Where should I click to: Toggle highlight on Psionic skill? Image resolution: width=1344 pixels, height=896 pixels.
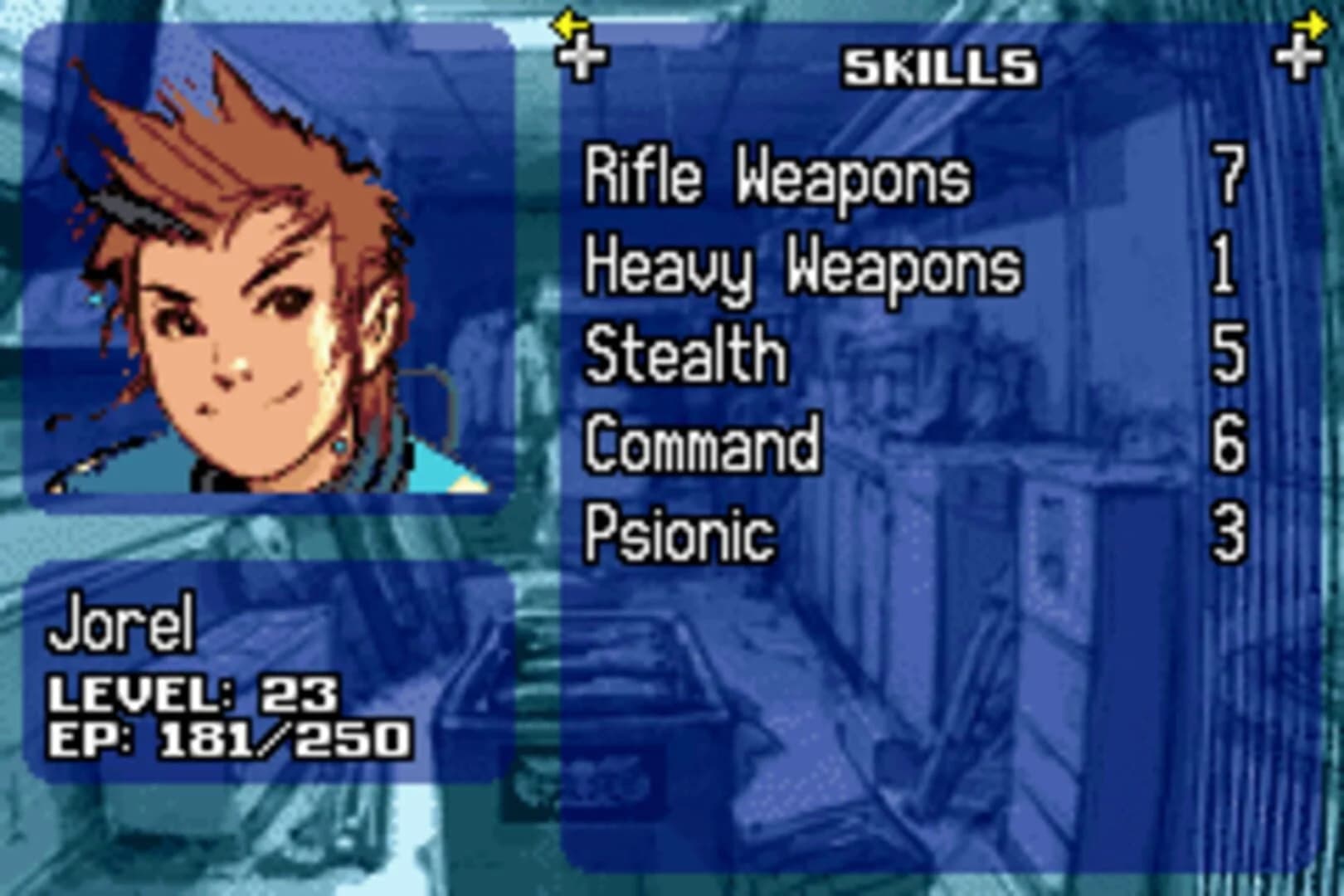[x=680, y=531]
